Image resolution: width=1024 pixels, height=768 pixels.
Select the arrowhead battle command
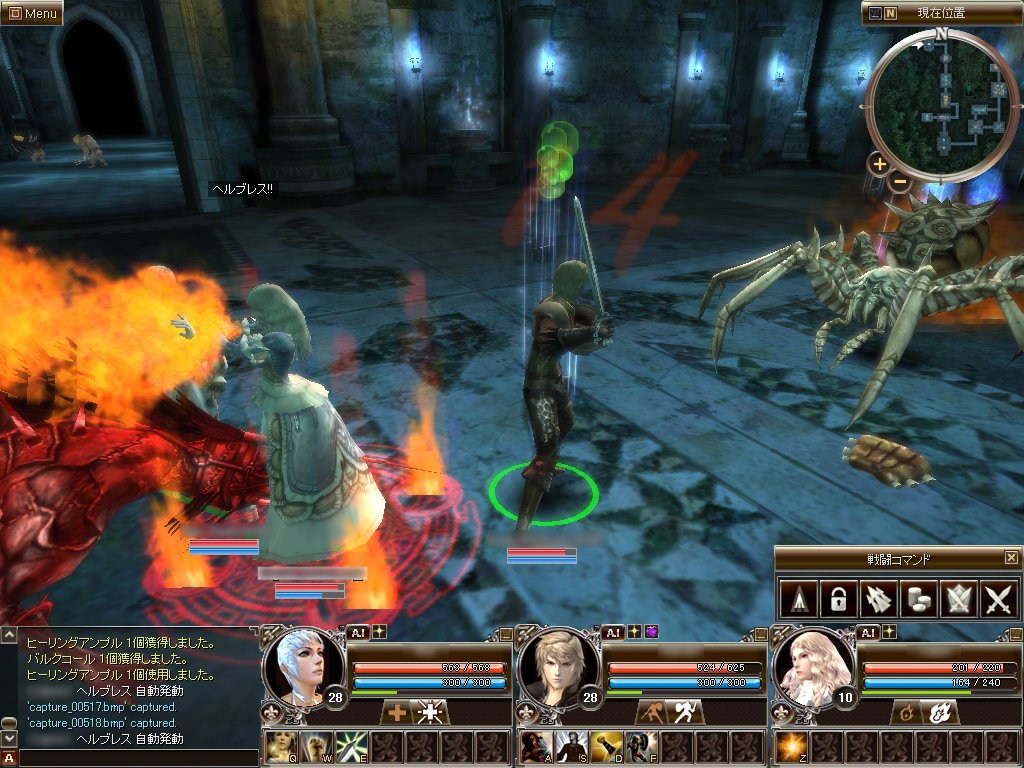[x=797, y=599]
